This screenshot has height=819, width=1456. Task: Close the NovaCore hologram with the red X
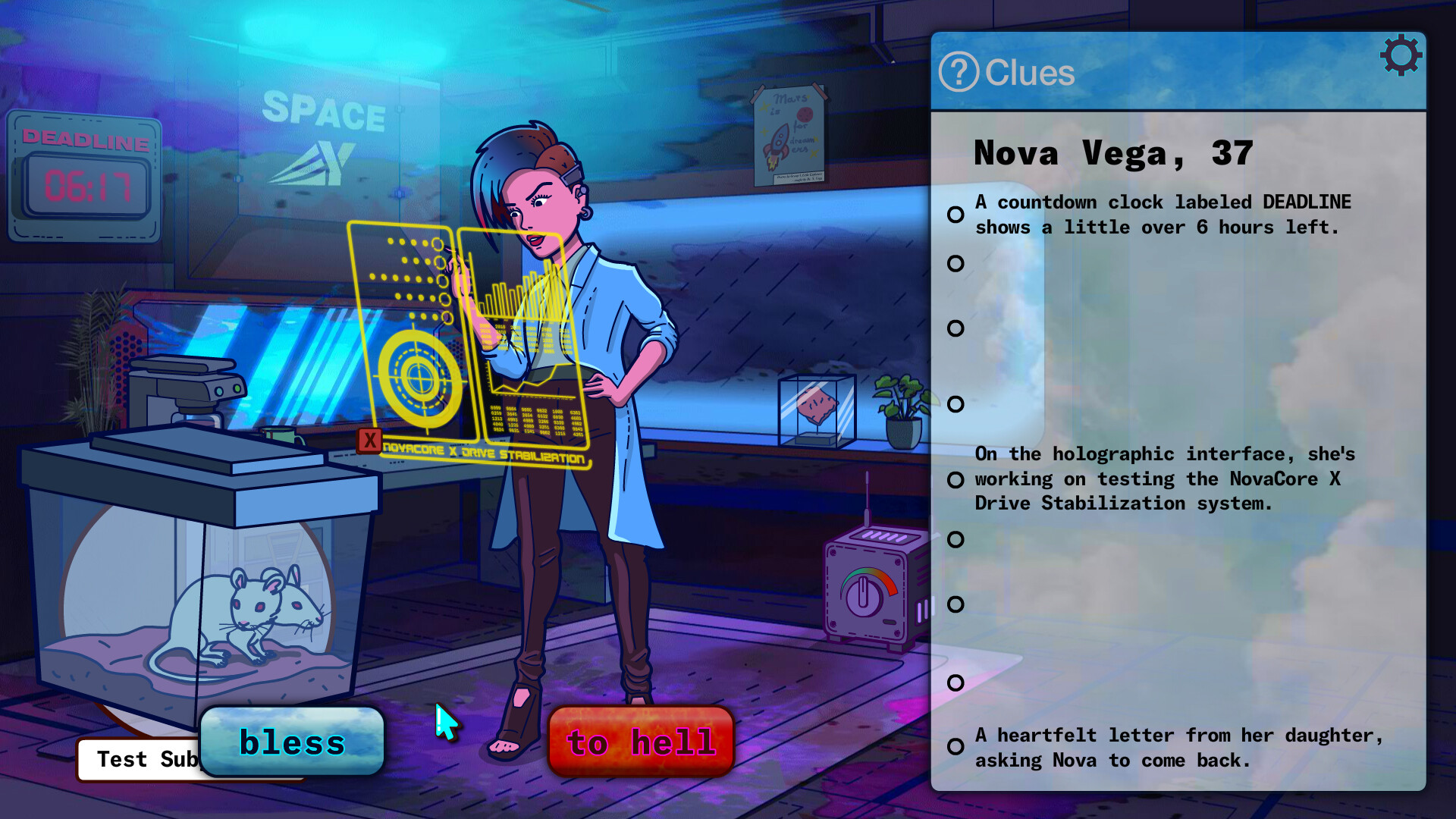tap(369, 438)
